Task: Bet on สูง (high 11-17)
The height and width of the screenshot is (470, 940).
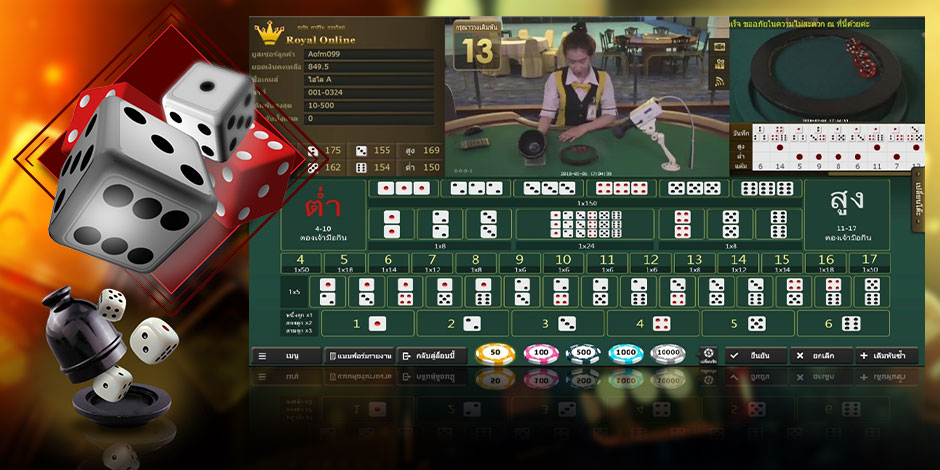Action: pyautogui.click(x=846, y=214)
